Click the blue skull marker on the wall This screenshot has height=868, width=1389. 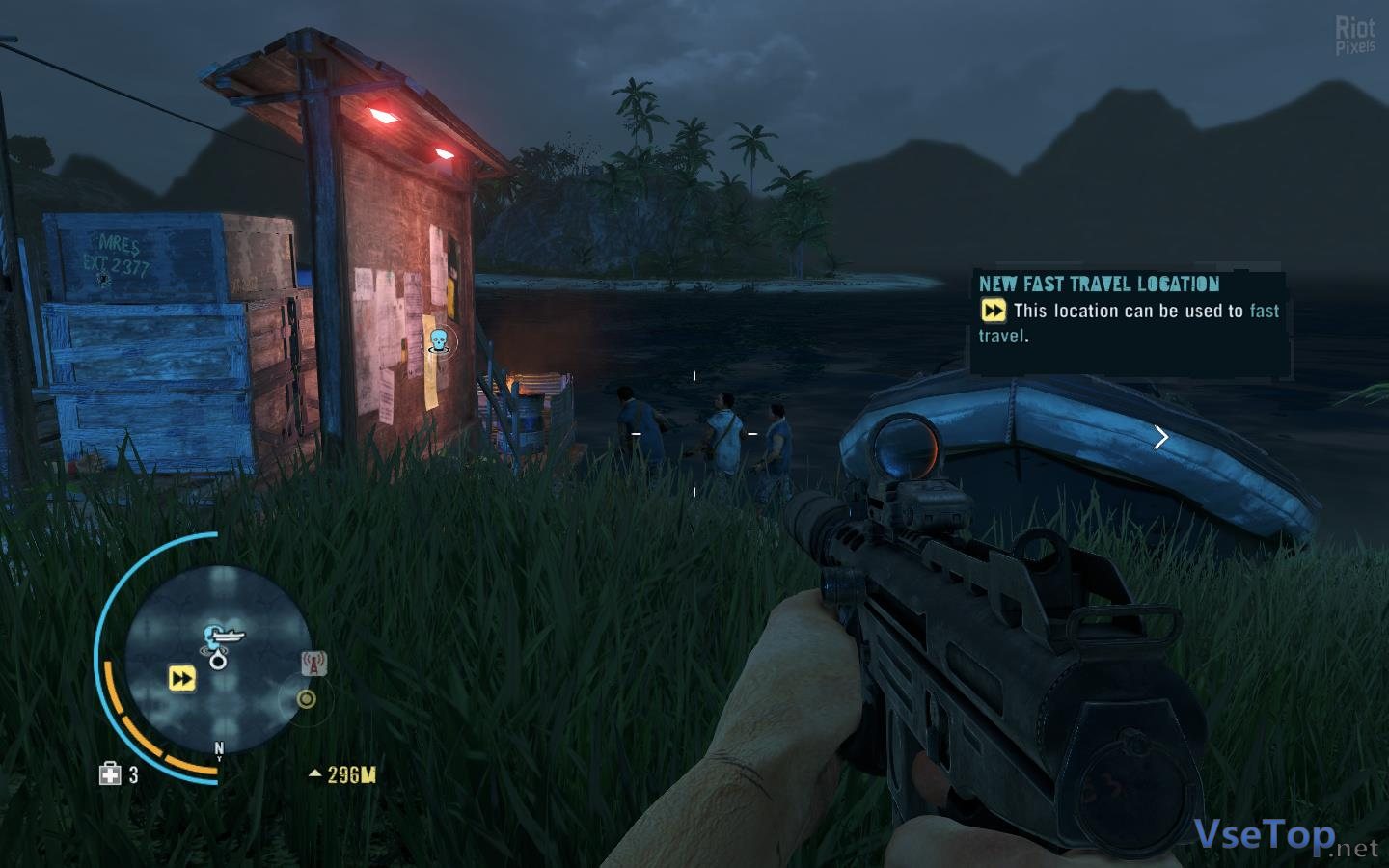pos(438,339)
